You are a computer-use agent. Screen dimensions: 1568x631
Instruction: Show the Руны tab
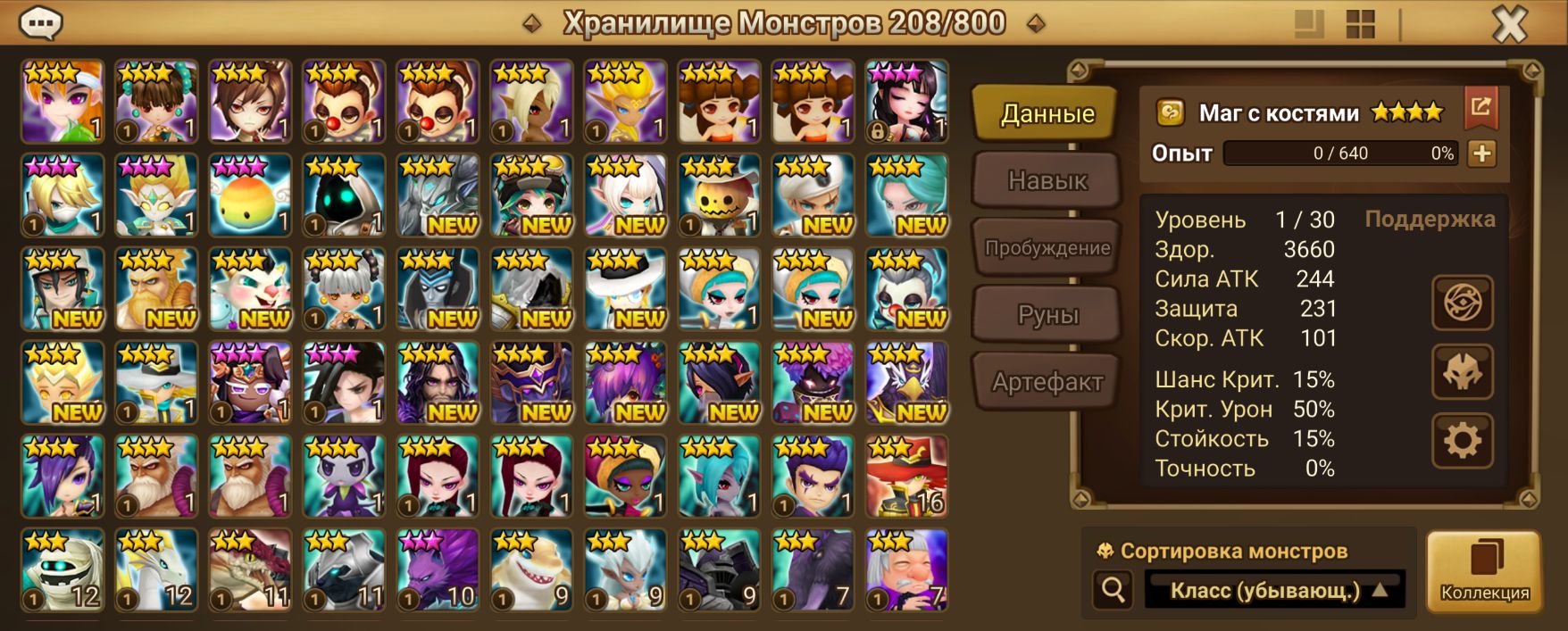pos(1047,315)
